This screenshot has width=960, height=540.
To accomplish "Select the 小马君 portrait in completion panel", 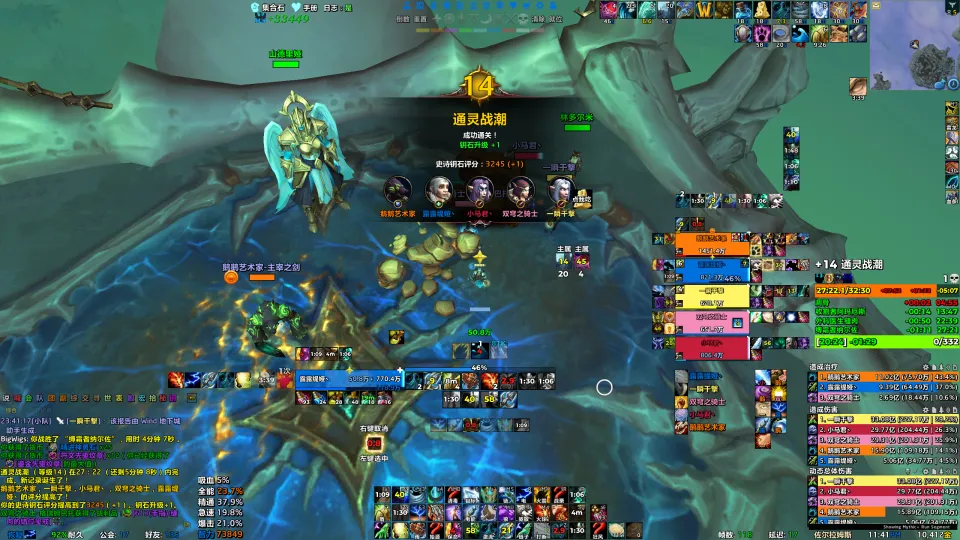I will (479, 190).
